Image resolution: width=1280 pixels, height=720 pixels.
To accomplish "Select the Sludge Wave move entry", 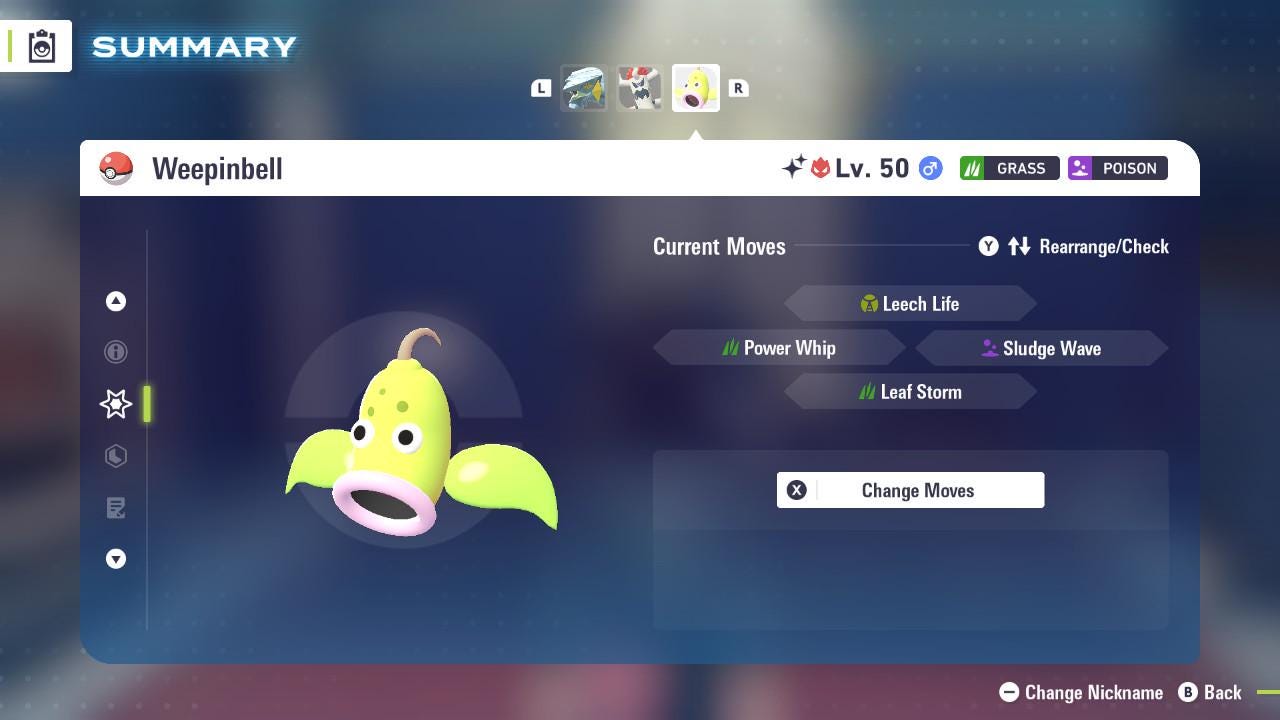I will point(1042,348).
